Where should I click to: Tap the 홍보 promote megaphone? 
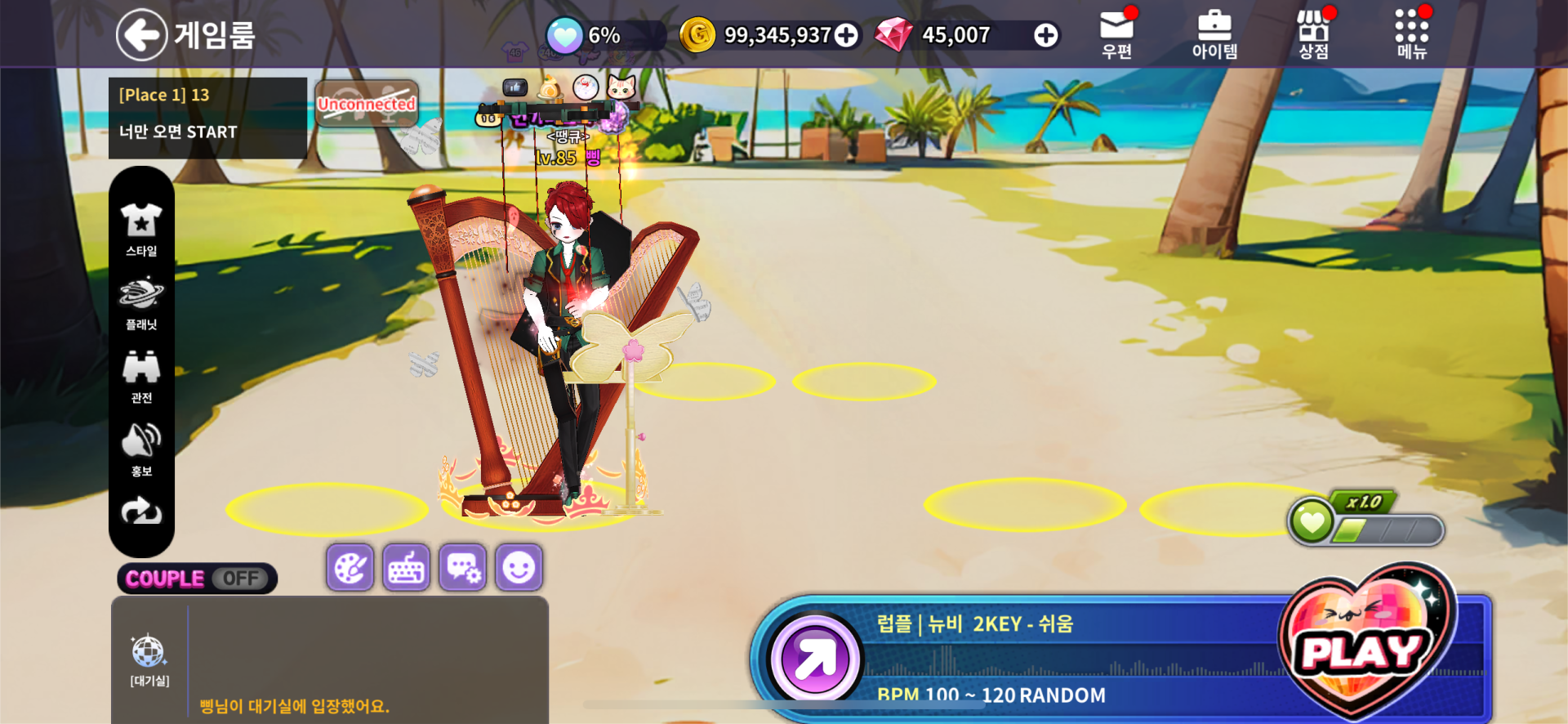point(141,449)
